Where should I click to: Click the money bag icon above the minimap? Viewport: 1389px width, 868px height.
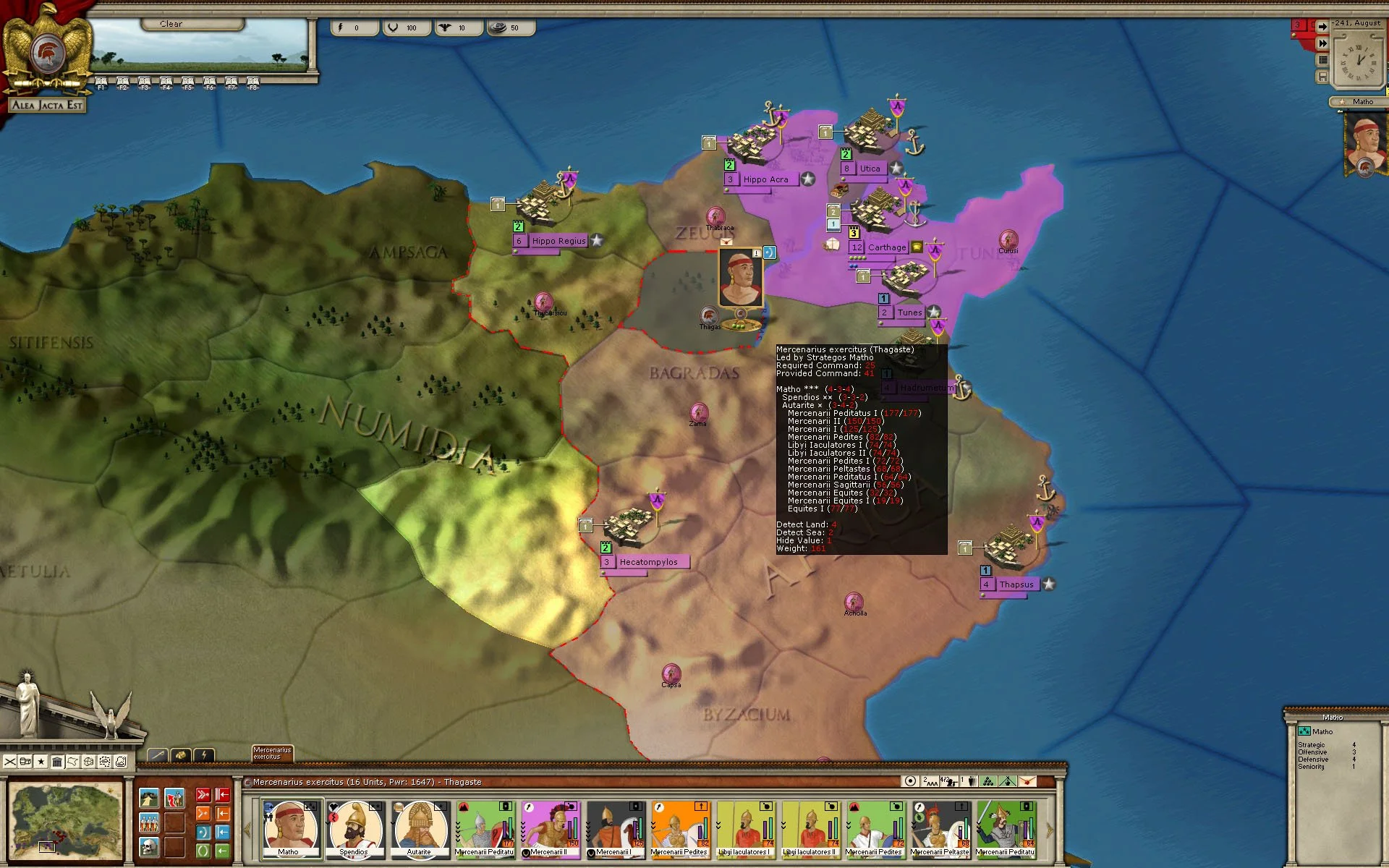pyautogui.click(x=181, y=754)
